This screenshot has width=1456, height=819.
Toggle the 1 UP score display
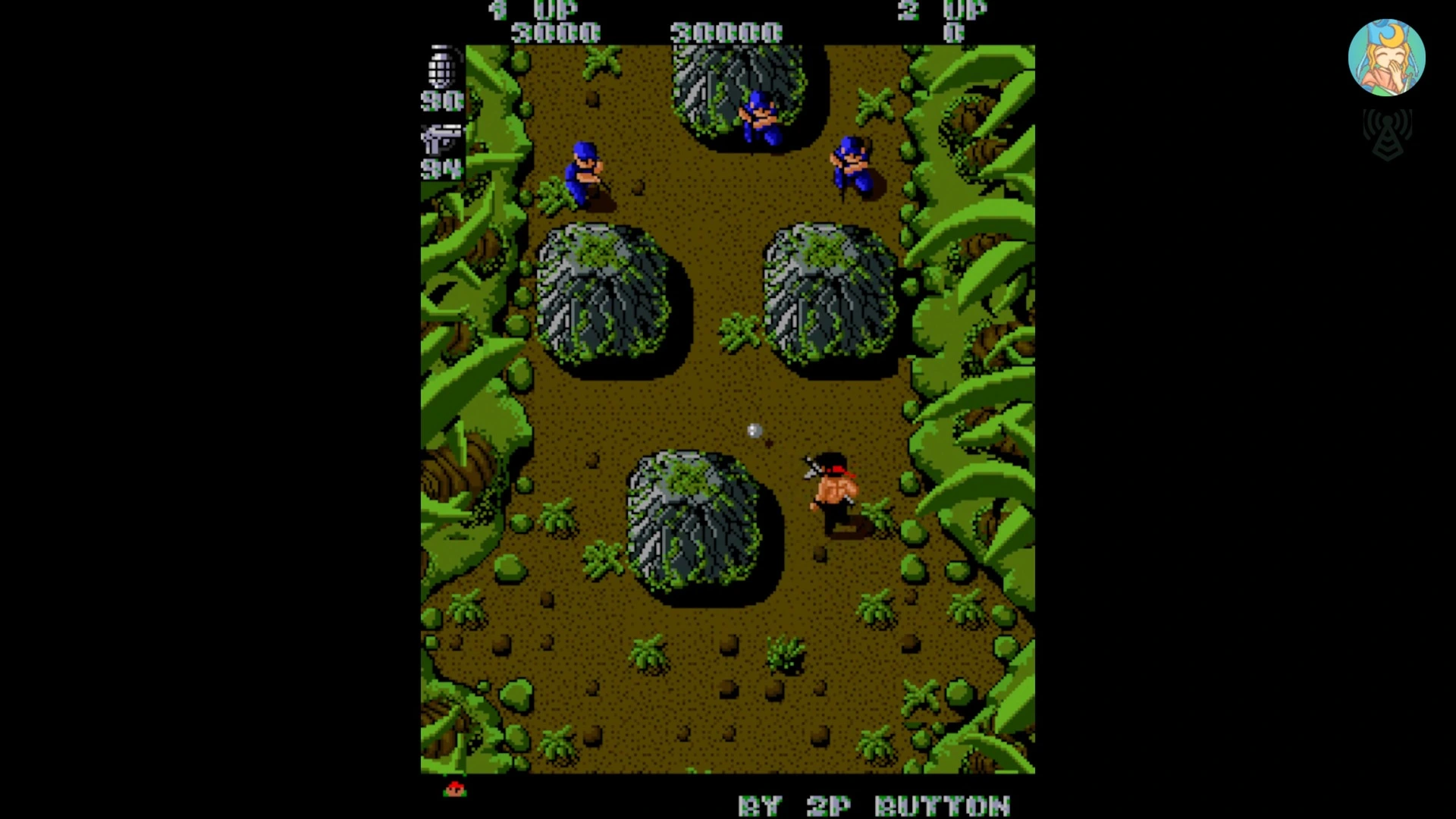pos(557,32)
